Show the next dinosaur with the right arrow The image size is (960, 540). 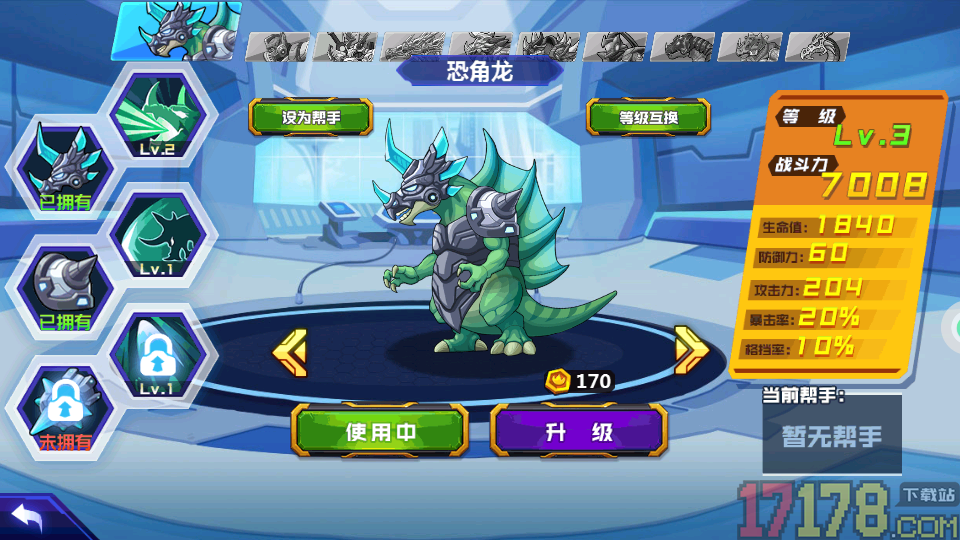(x=691, y=350)
